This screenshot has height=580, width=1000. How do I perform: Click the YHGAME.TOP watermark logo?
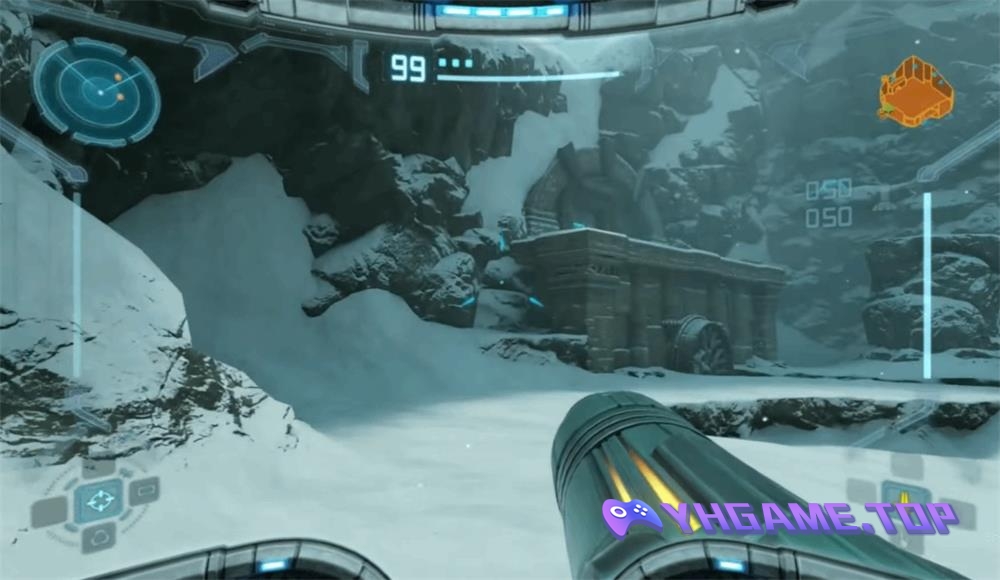tap(780, 517)
